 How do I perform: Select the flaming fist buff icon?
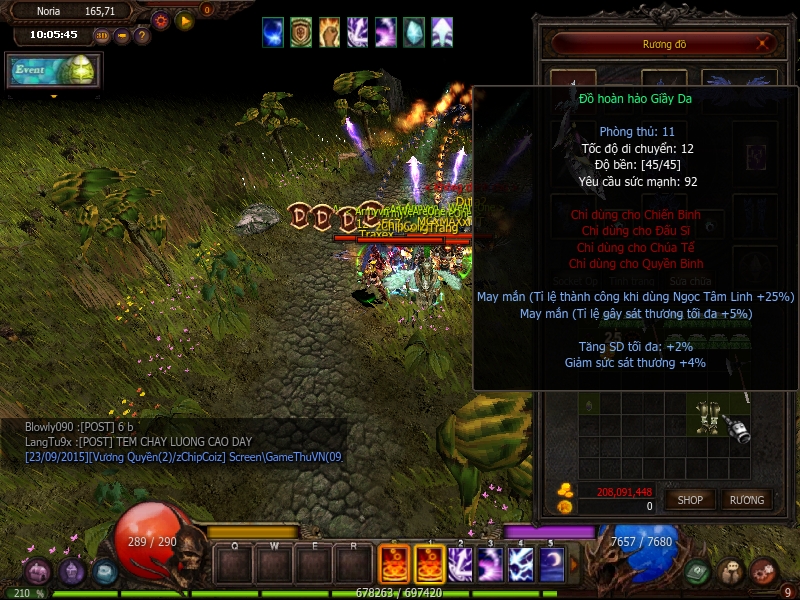[329, 32]
